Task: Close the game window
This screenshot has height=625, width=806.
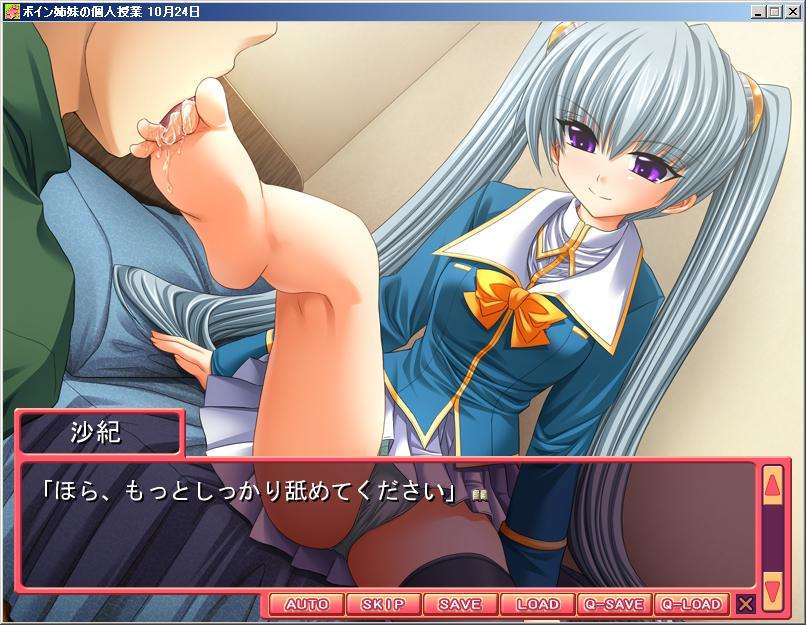Action: click(791, 11)
